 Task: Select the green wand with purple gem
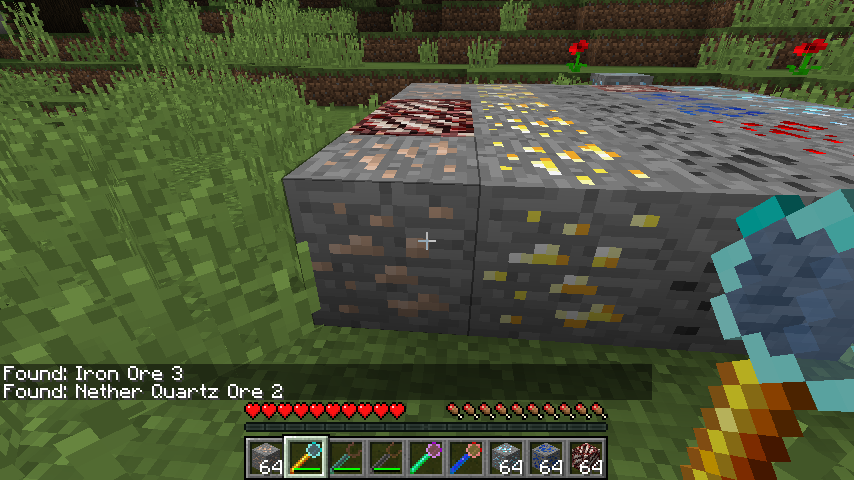(426, 458)
